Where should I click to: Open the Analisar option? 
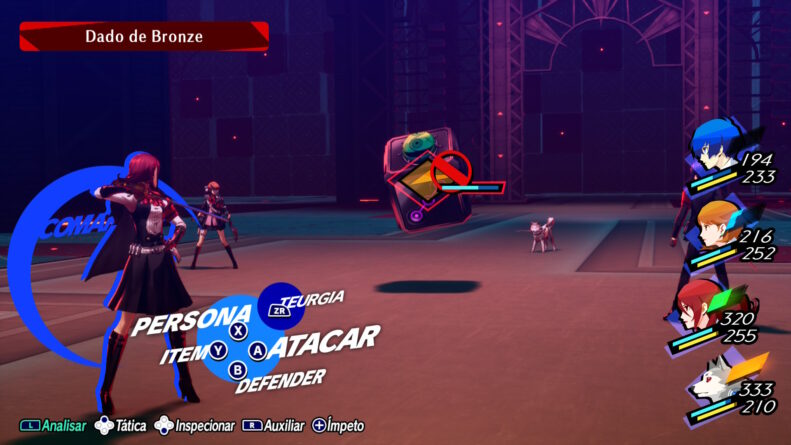point(53,426)
